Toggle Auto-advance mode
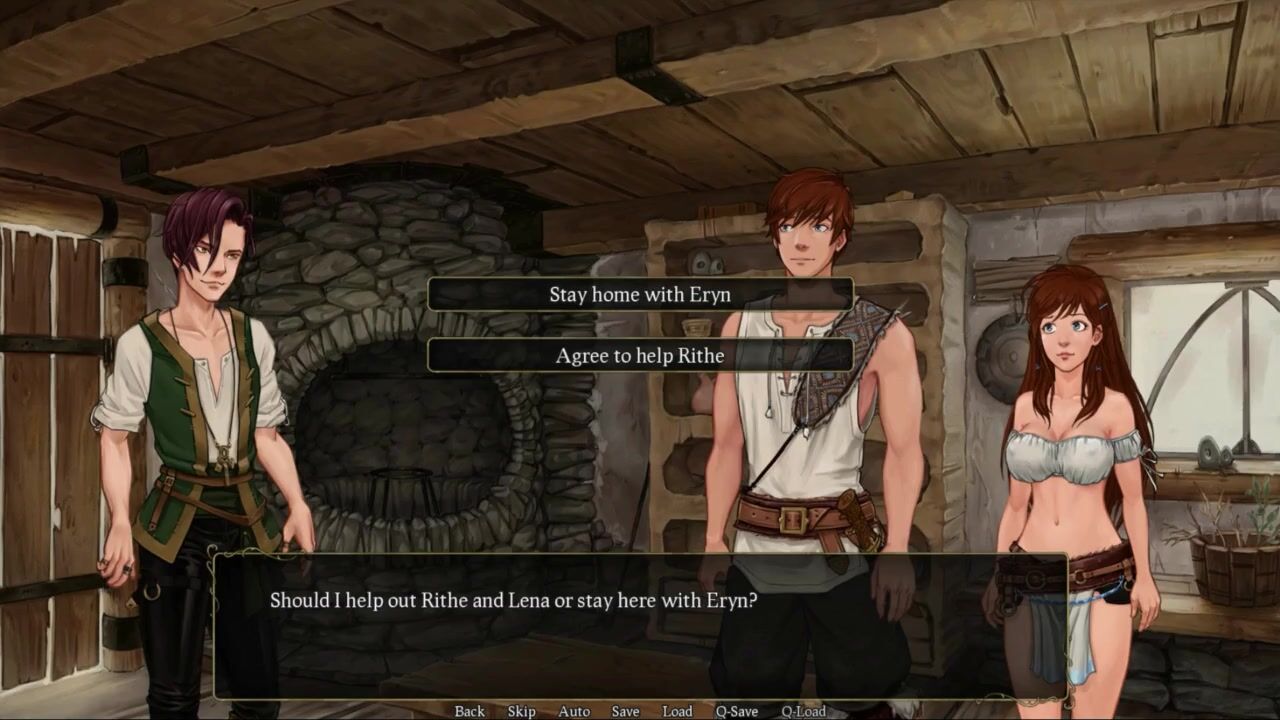Screen dimensions: 1280x720 point(574,711)
